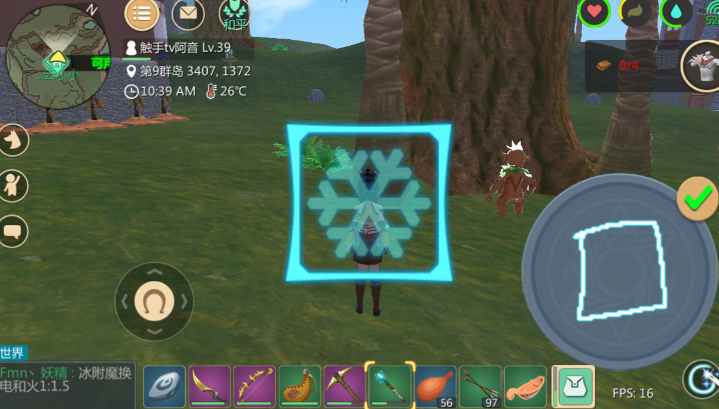
Task: Select the round stone item hotbar slot
Action: coord(164,385)
